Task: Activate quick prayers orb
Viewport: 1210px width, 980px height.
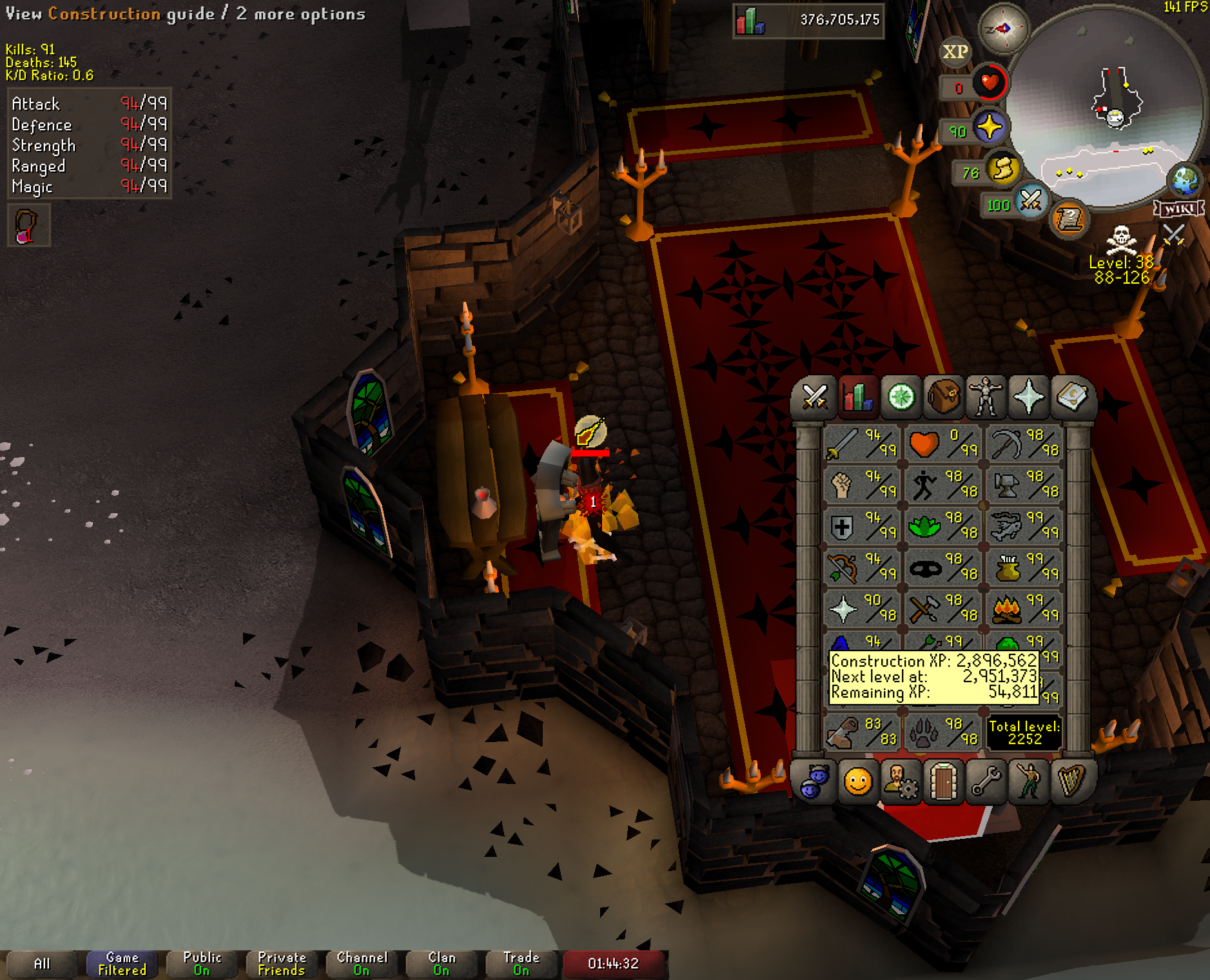Action: 988,127
